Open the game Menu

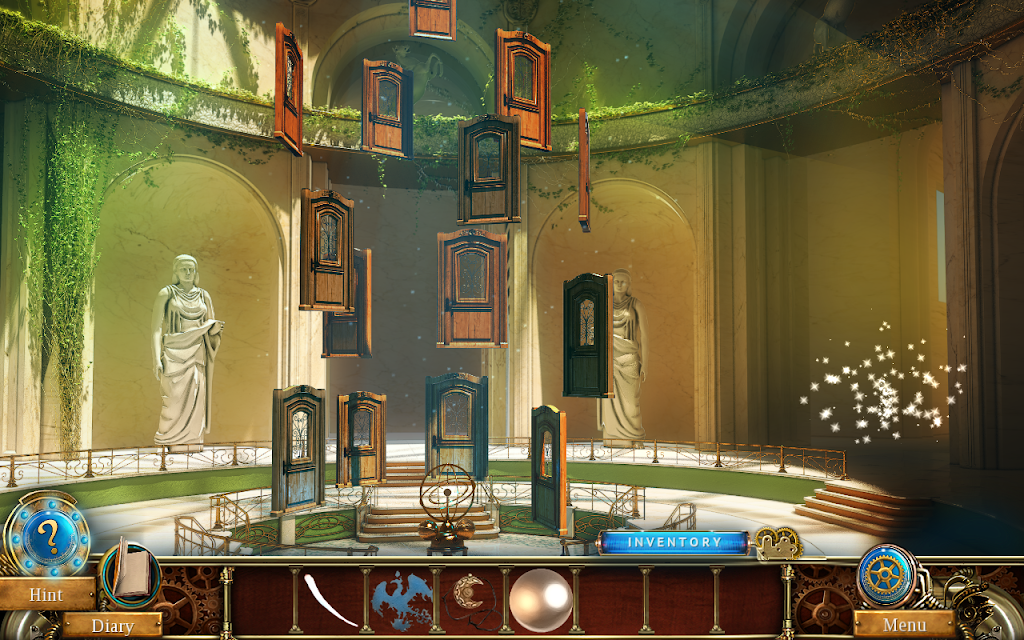point(904,625)
